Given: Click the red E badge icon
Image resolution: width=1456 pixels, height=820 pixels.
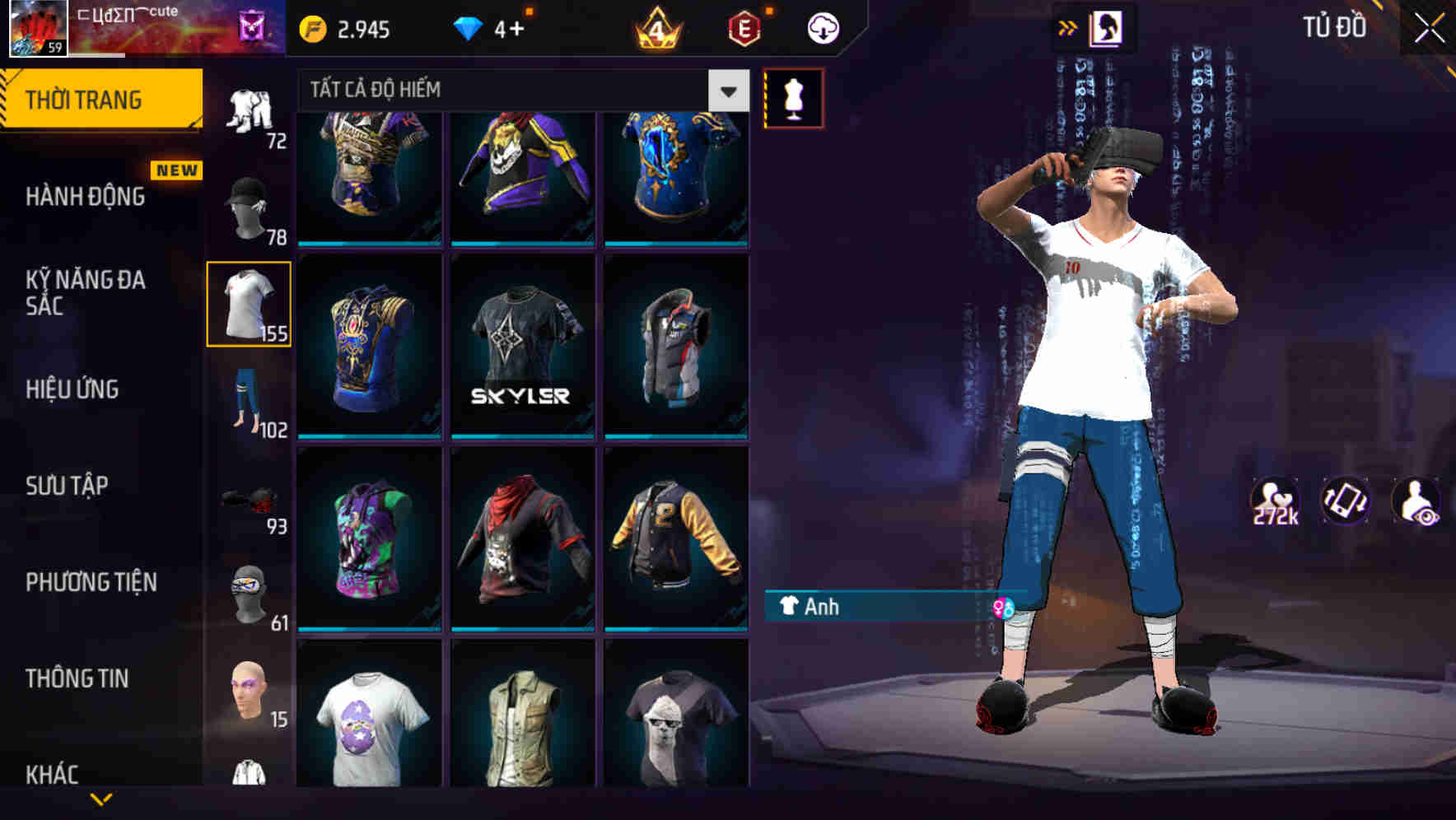Looking at the screenshot, I should click(x=744, y=27).
